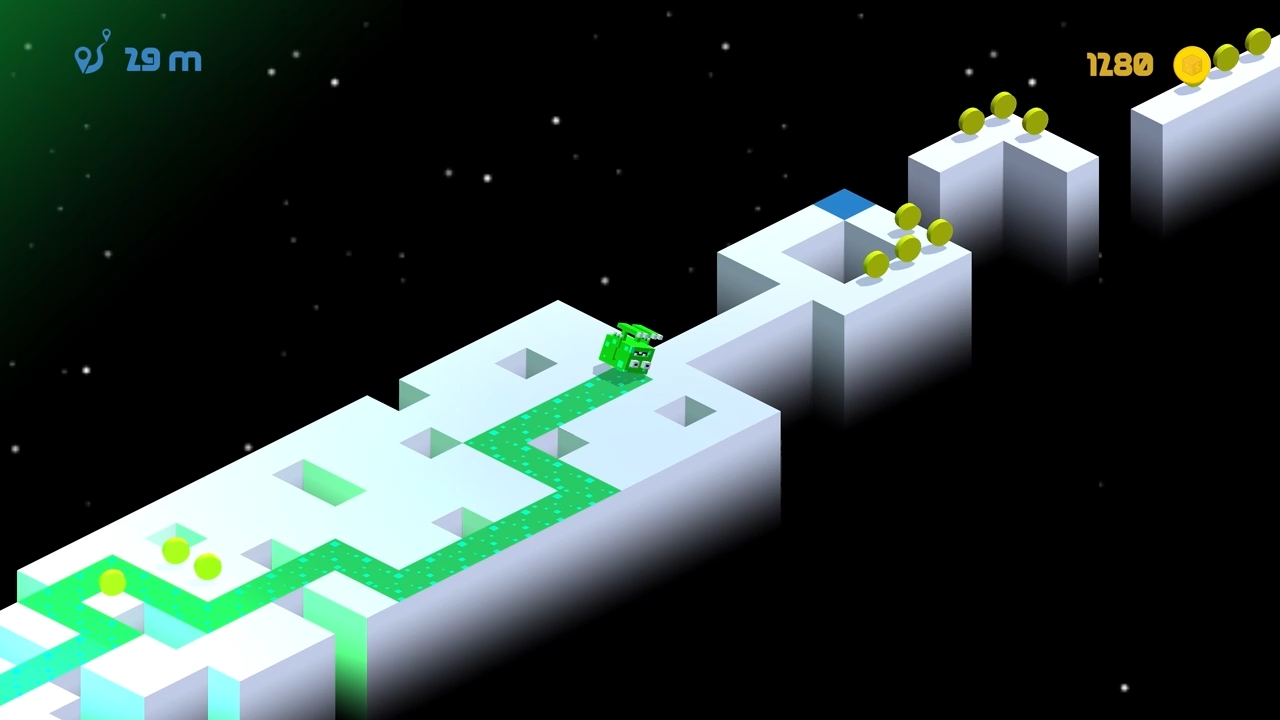This screenshot has width=1280, height=720.
Task: Click the rightmost coin atop the far platform
Action: click(1257, 42)
